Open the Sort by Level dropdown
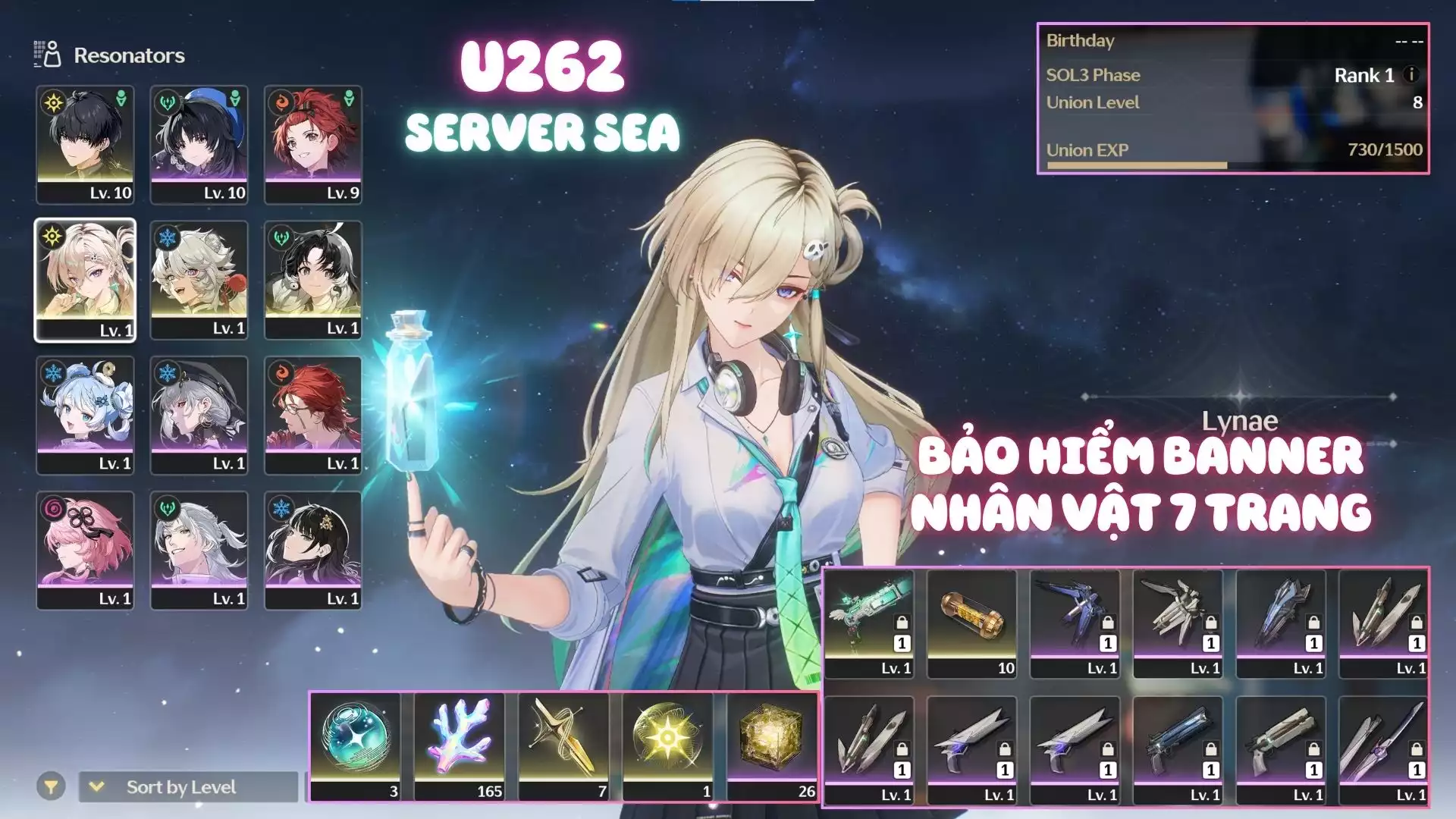1456x819 pixels. click(x=188, y=787)
